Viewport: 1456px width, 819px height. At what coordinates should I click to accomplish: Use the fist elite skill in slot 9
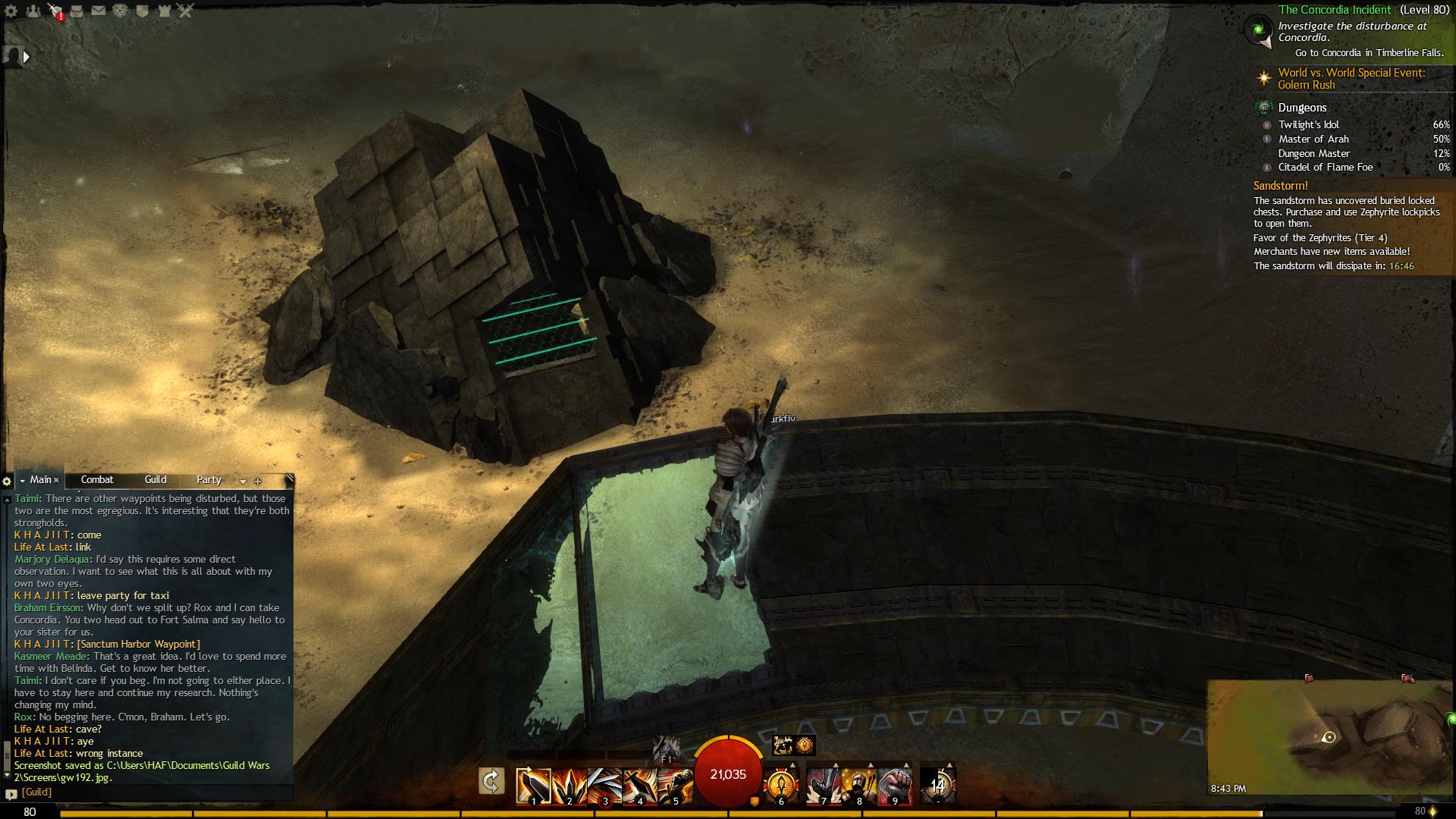coord(895,786)
